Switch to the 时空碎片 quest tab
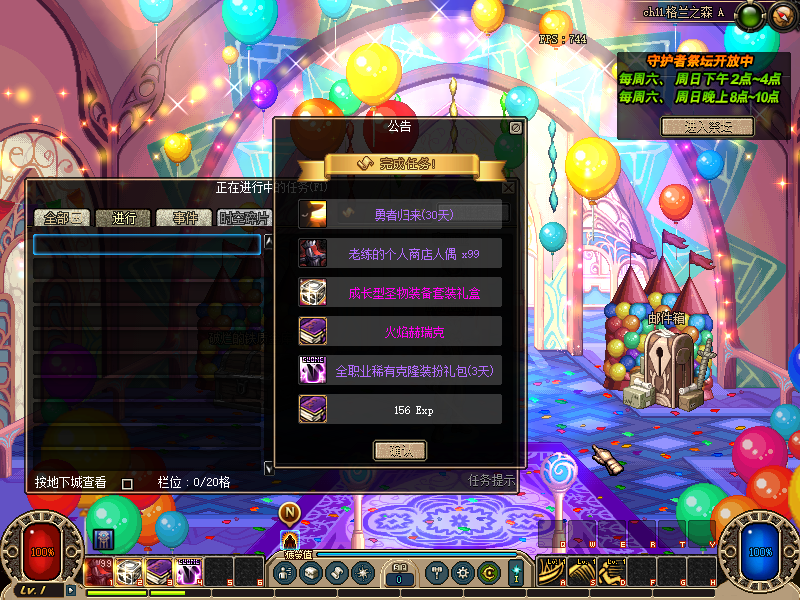Viewport: 800px width, 600px height. coord(244,218)
